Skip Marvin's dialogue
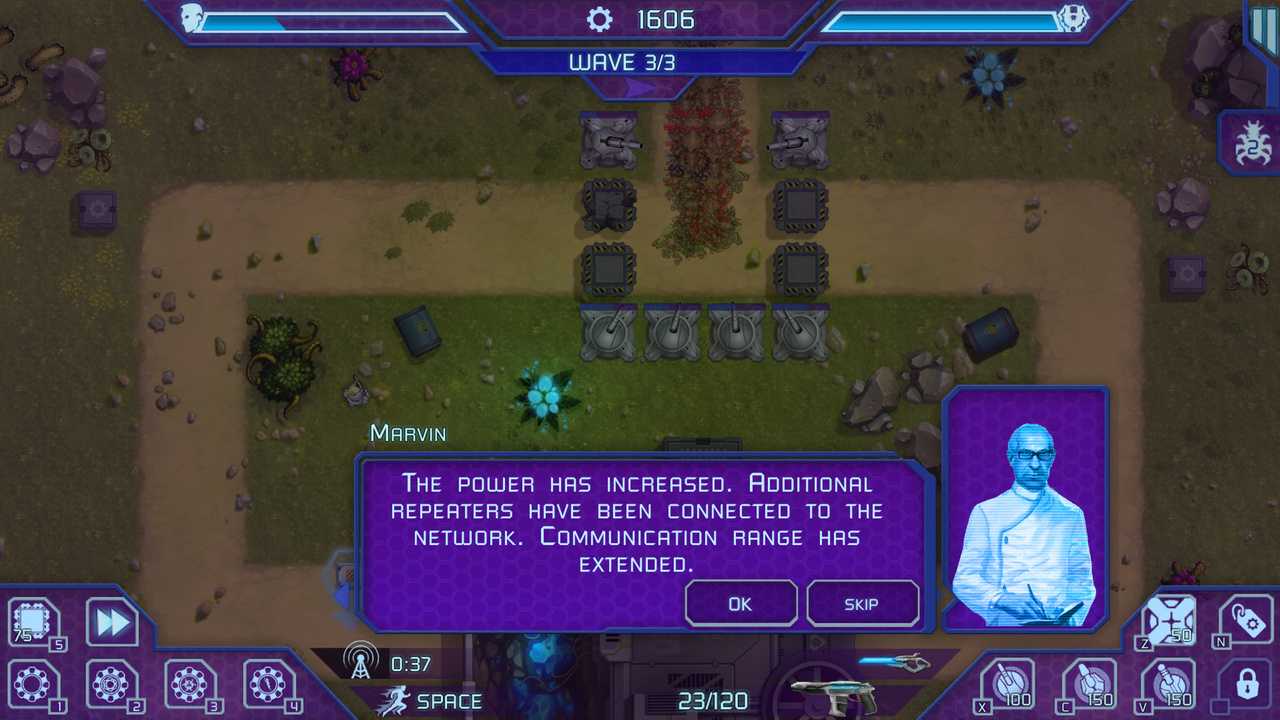The image size is (1280, 720). point(861,604)
